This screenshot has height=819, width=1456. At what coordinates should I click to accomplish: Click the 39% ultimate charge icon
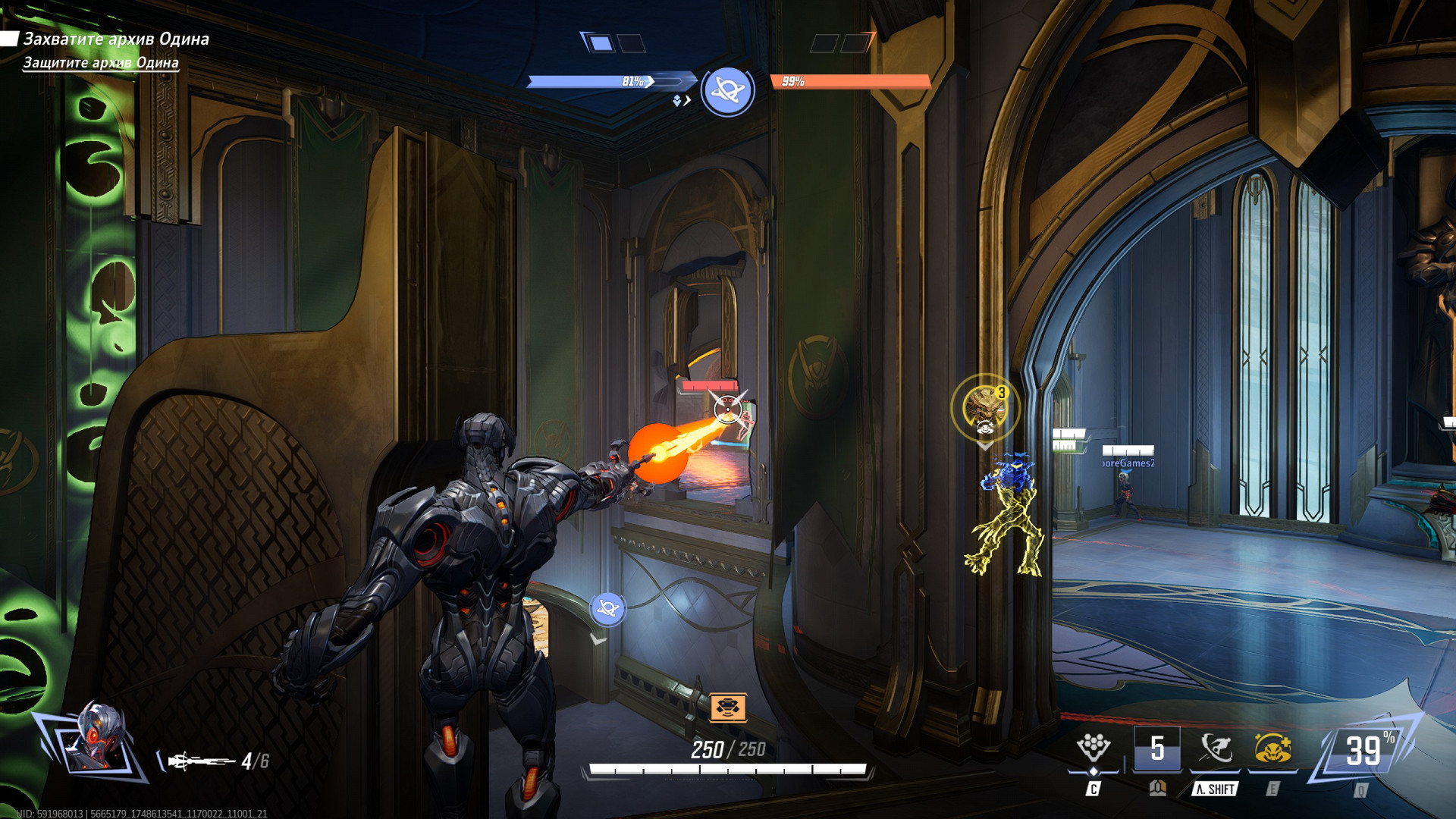pyautogui.click(x=1363, y=751)
